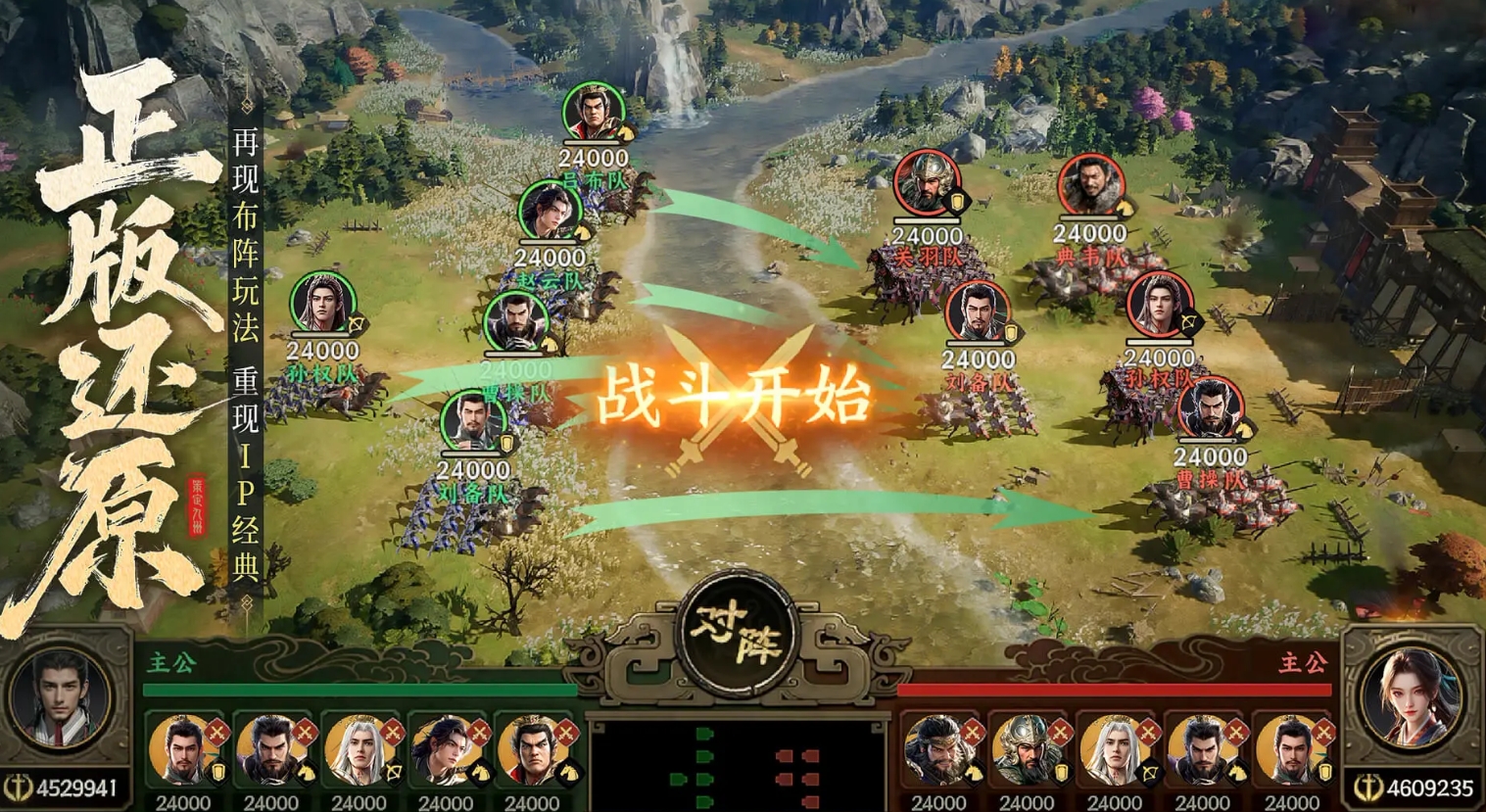Toggle the red crossed-swords marker on 刘备's card
Viewport: 1486px width, 812px height.
tap(216, 732)
